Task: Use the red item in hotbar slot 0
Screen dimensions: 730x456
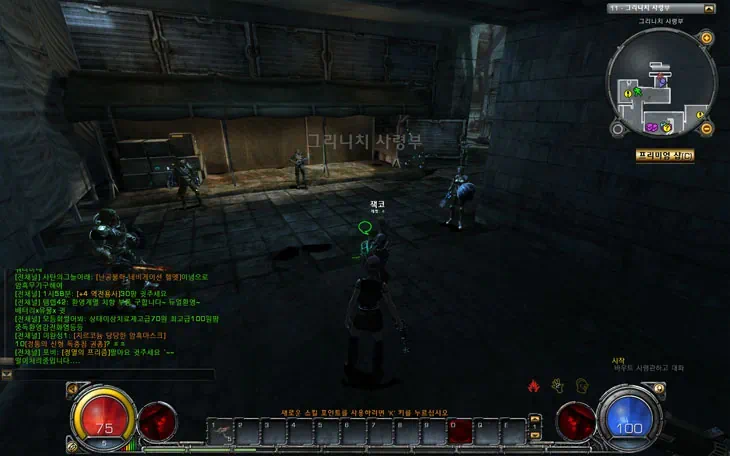Action: (x=462, y=431)
